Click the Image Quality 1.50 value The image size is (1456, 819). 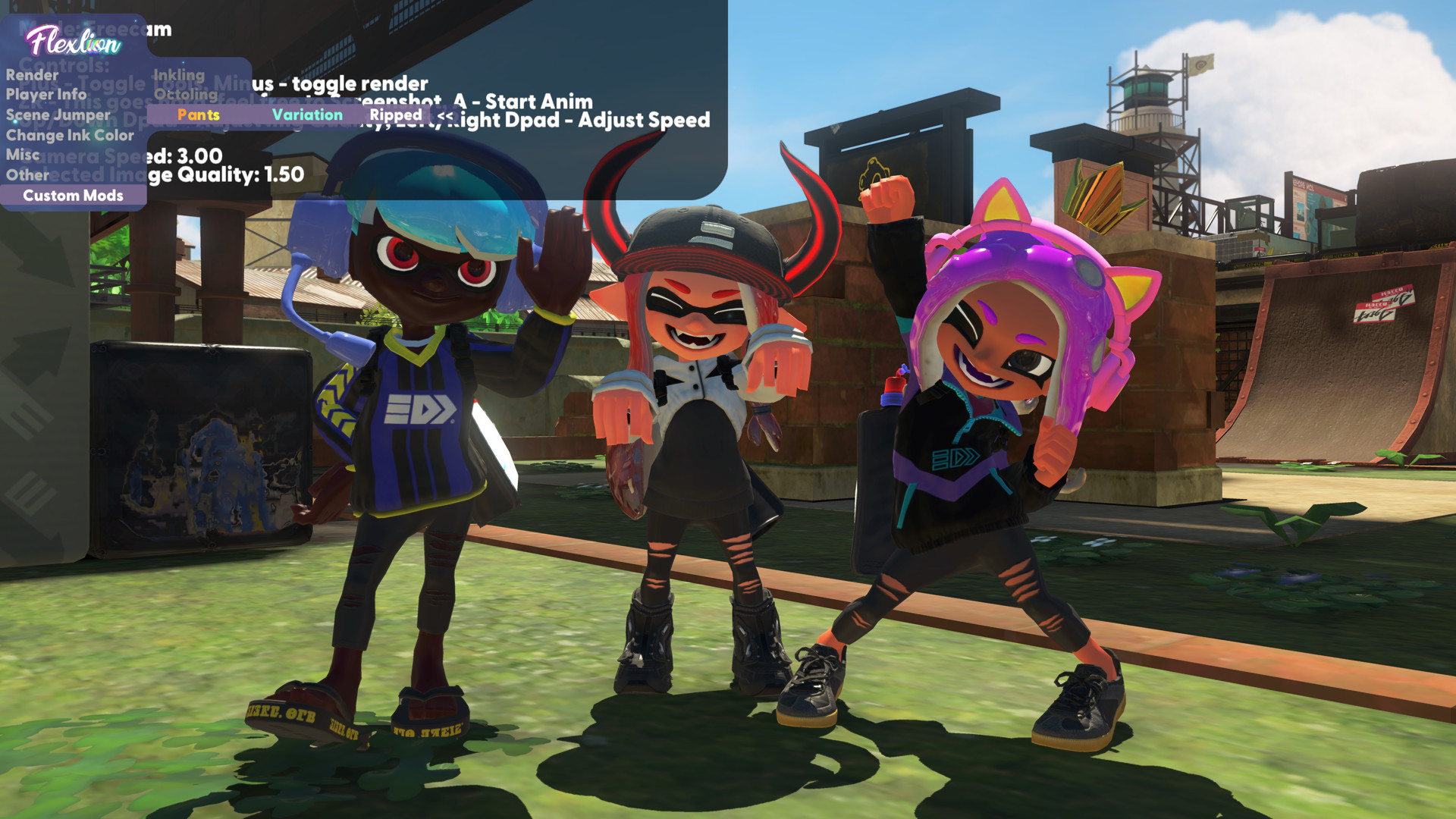pyautogui.click(x=283, y=174)
